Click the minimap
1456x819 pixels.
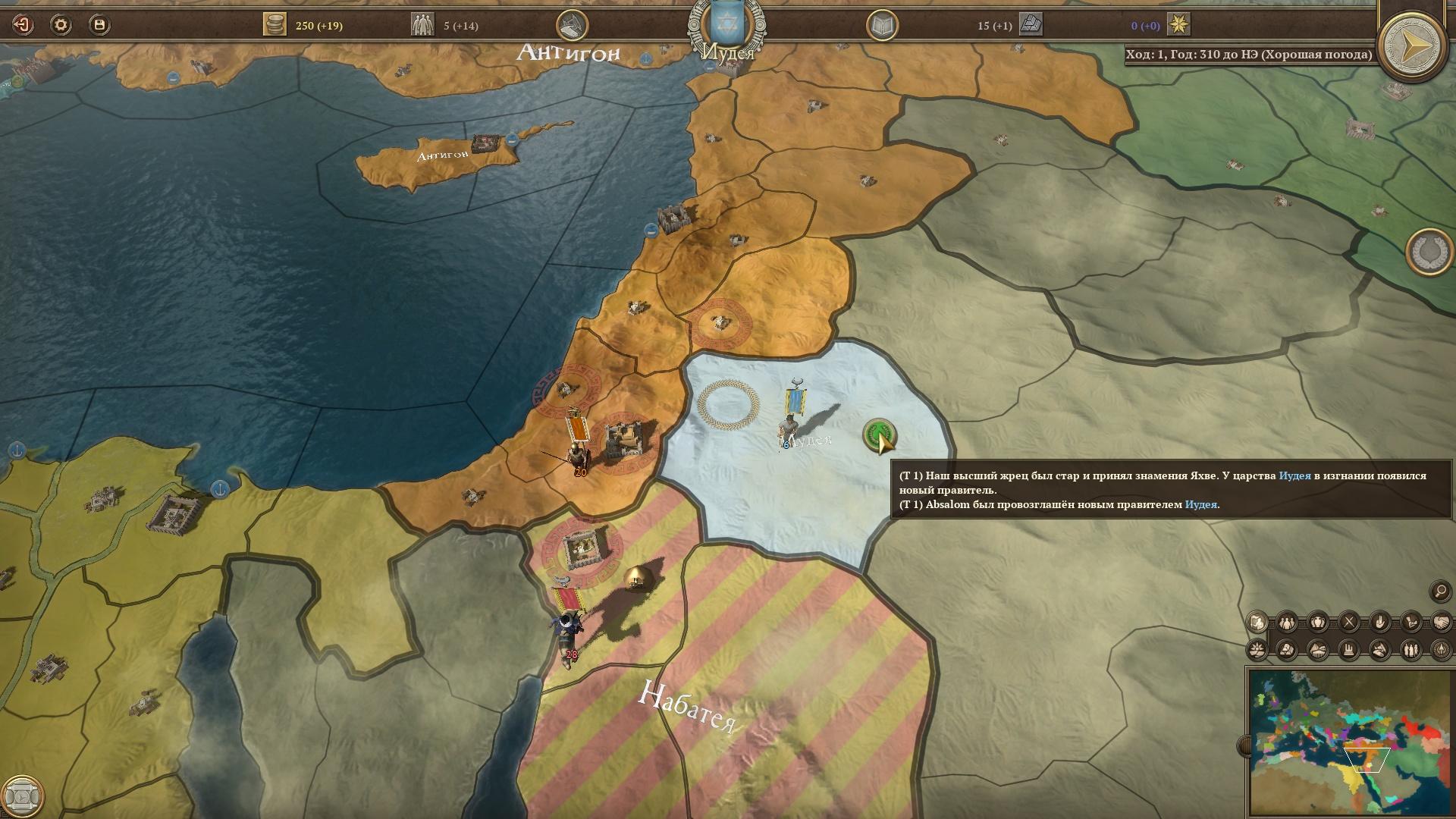click(1348, 740)
